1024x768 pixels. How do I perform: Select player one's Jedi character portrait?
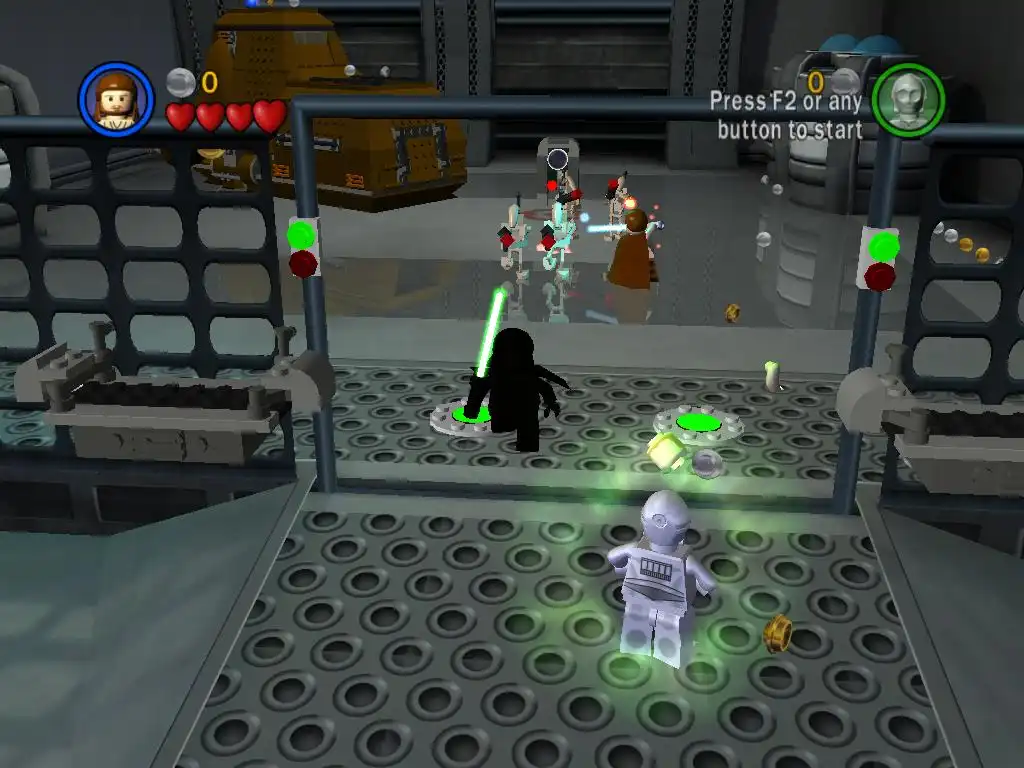[116, 99]
